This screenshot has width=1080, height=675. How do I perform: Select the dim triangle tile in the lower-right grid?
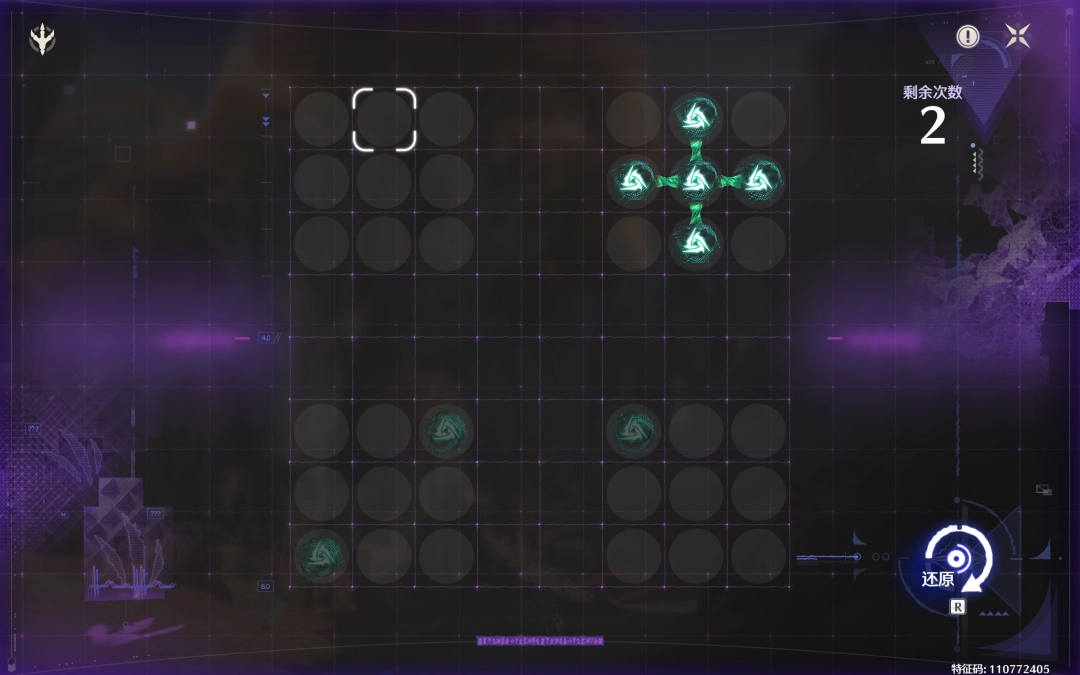tap(634, 431)
